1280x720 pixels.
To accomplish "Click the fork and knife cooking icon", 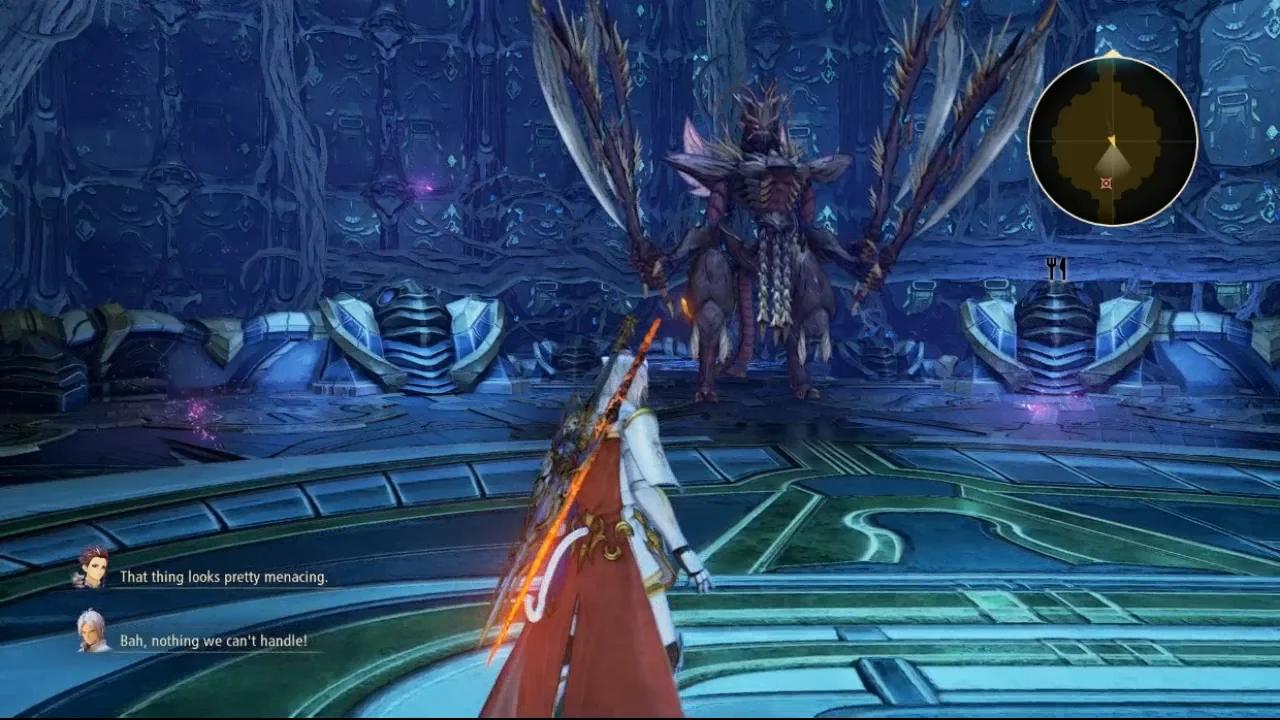I will (x=1059, y=268).
